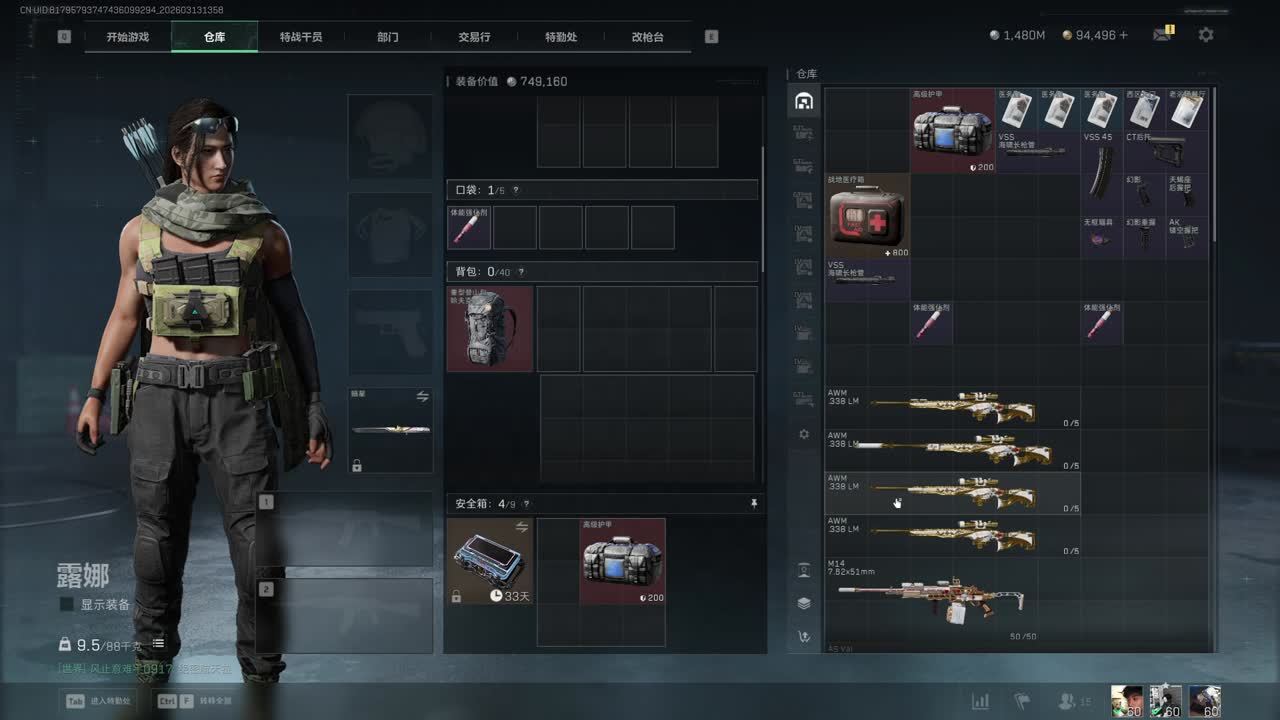Screen dimensions: 1280x720
Task: Select the 特勤处 tab
Action: point(561,37)
